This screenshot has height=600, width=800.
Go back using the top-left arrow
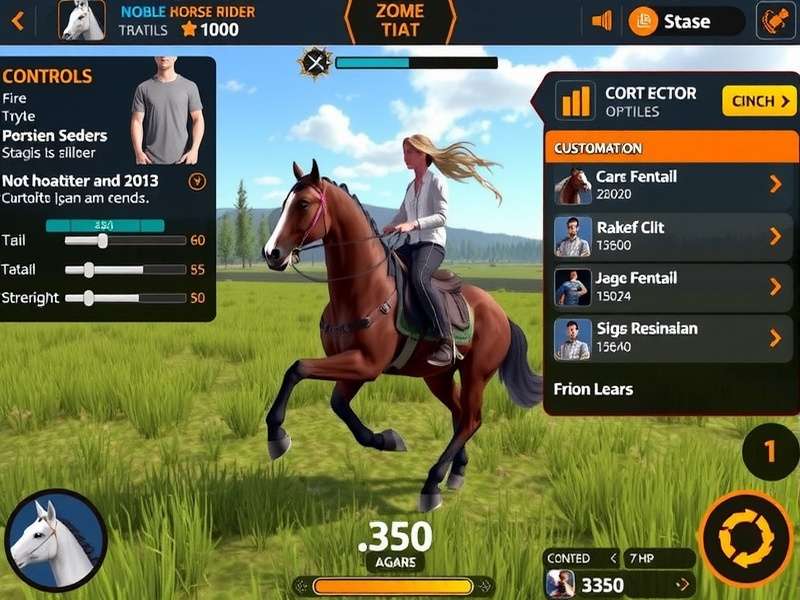click(x=19, y=19)
